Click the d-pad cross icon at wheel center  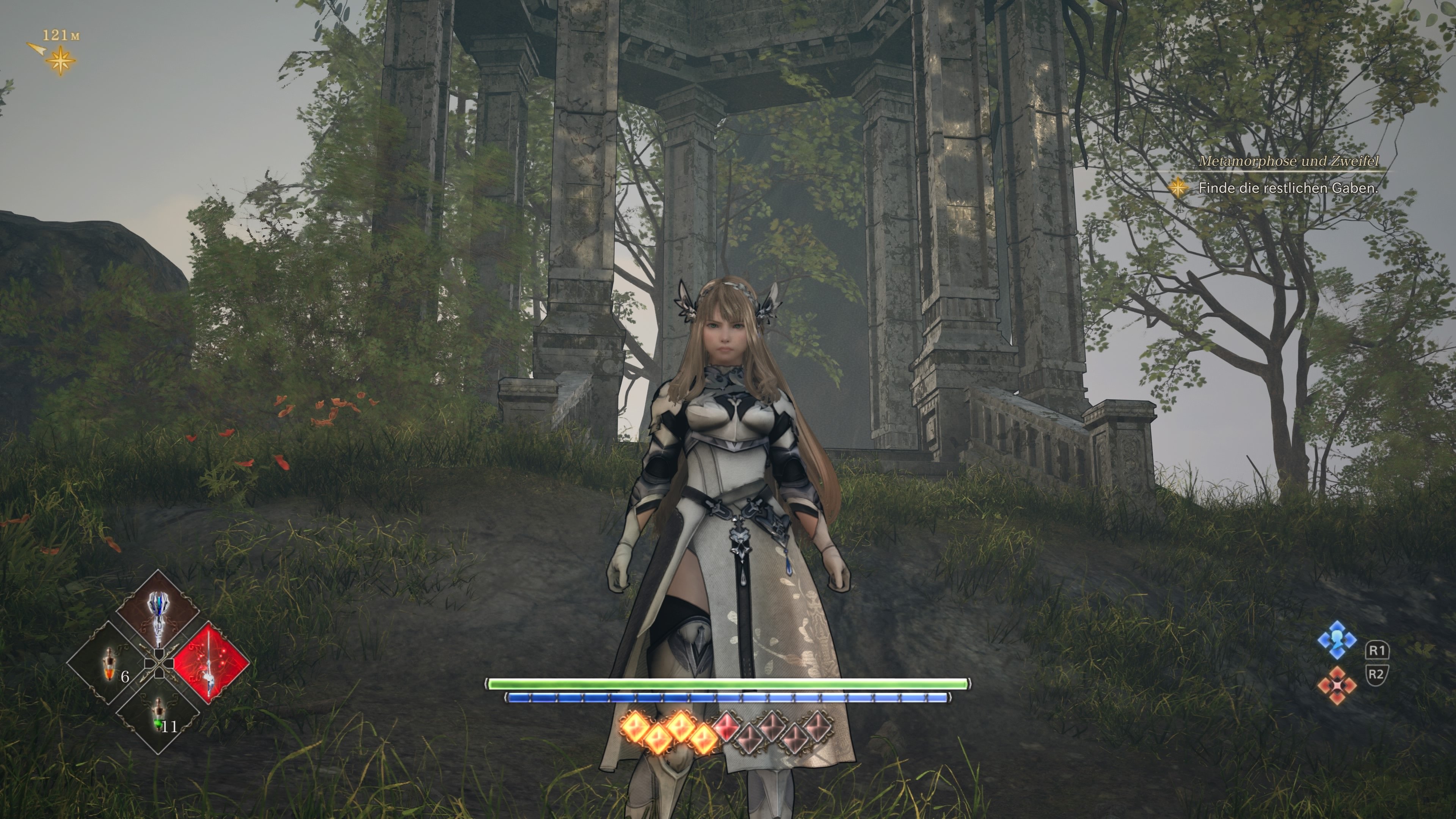pyautogui.click(x=159, y=664)
